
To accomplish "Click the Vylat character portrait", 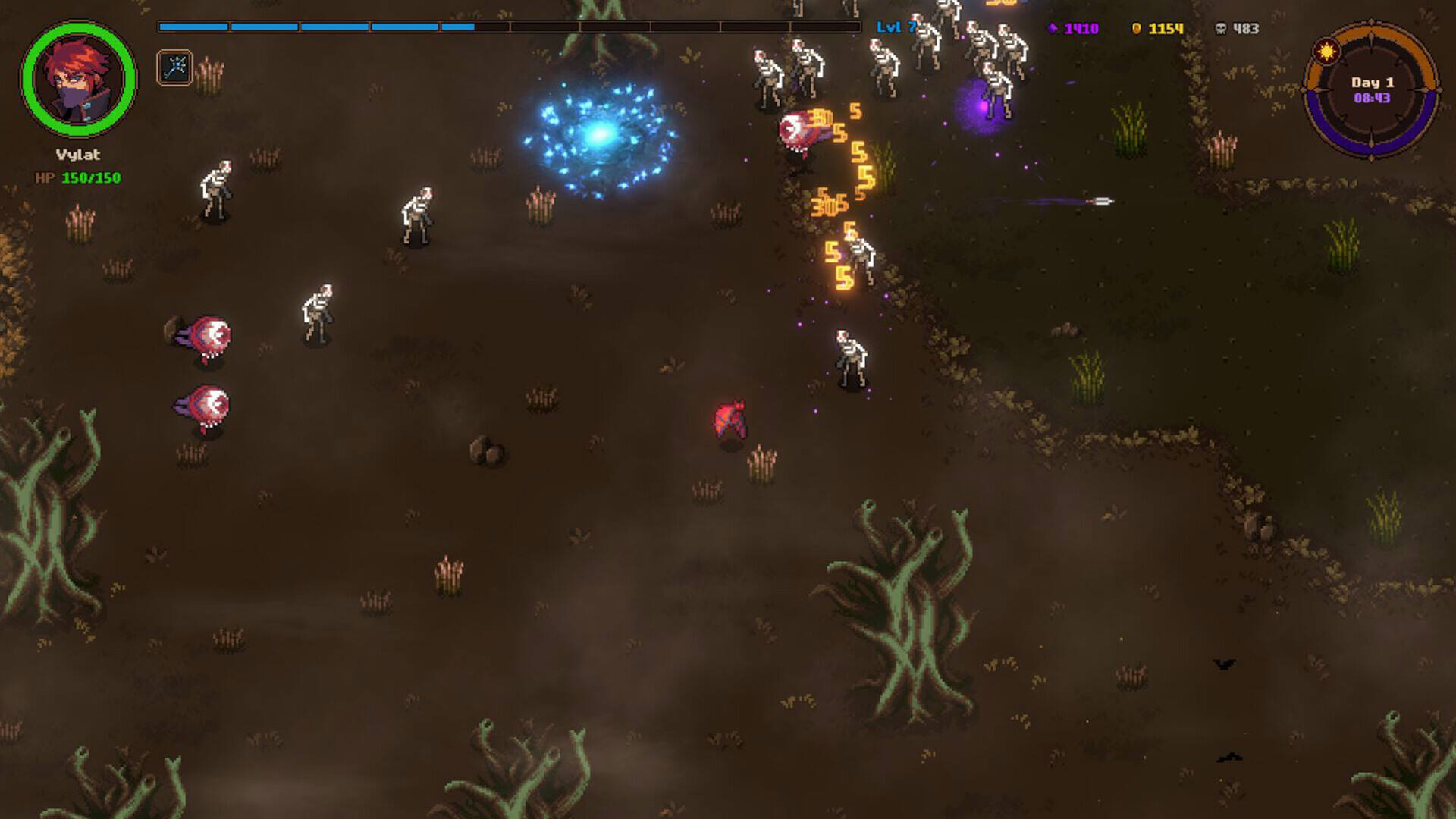I will click(78, 80).
